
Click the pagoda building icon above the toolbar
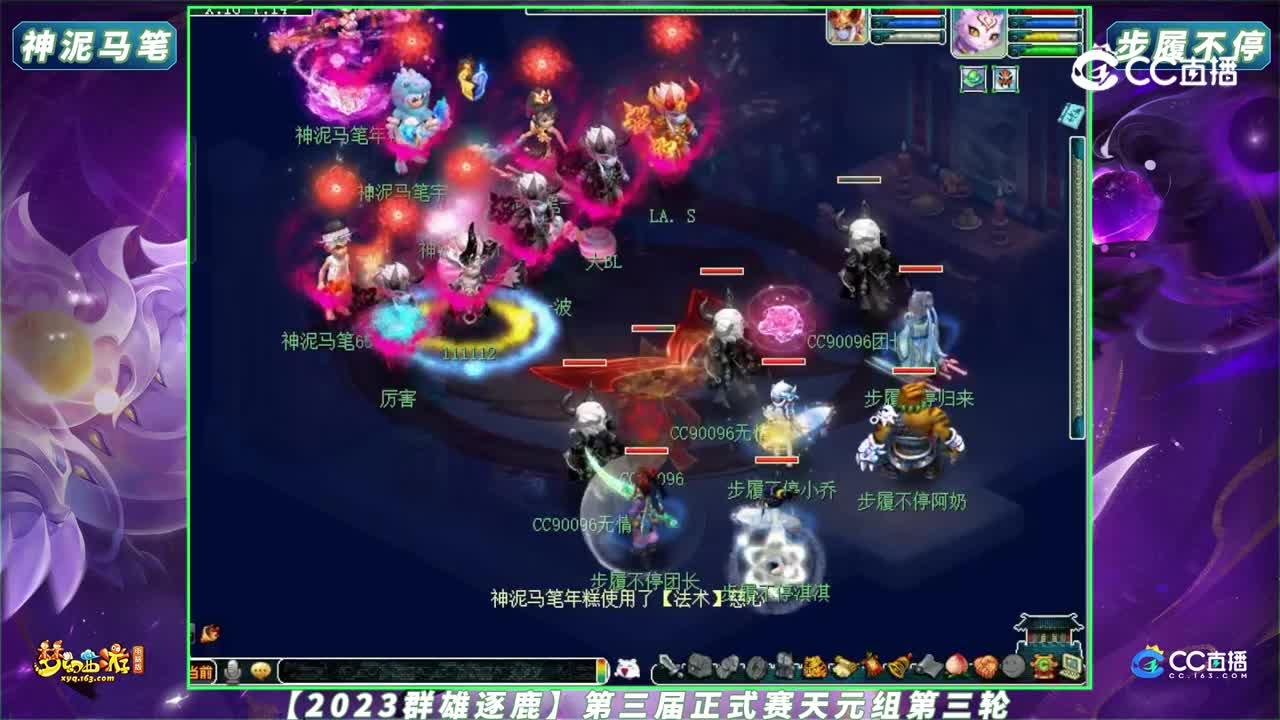coord(1047,630)
